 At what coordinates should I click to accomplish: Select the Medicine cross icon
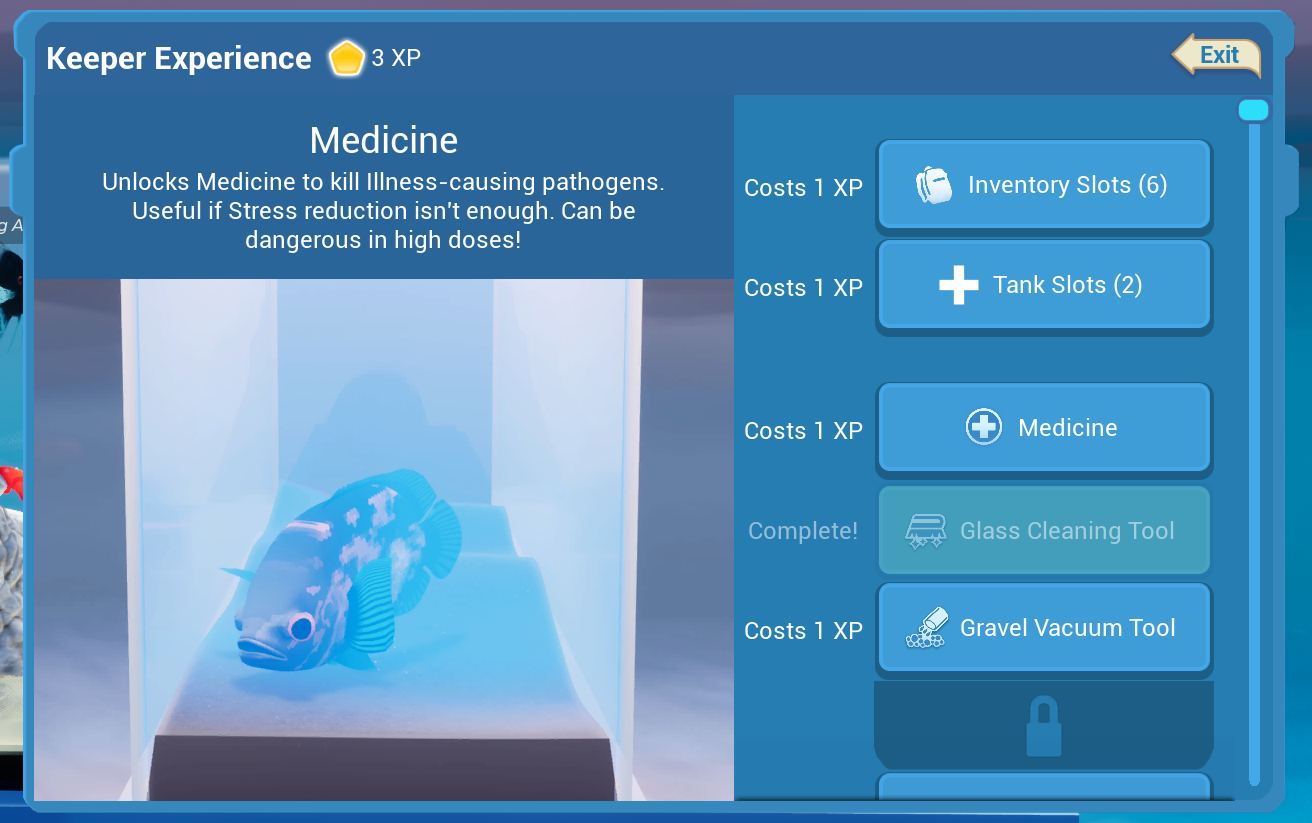983,426
